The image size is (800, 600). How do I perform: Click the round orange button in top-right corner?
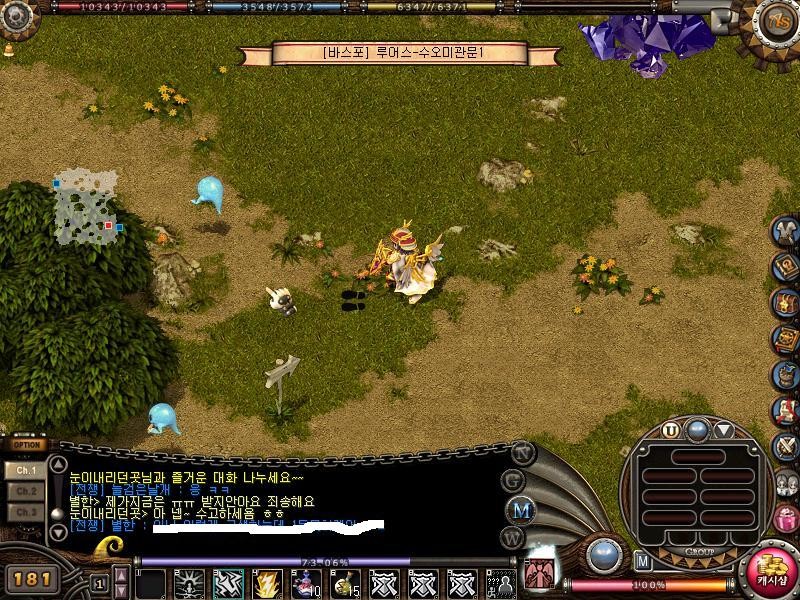775,19
